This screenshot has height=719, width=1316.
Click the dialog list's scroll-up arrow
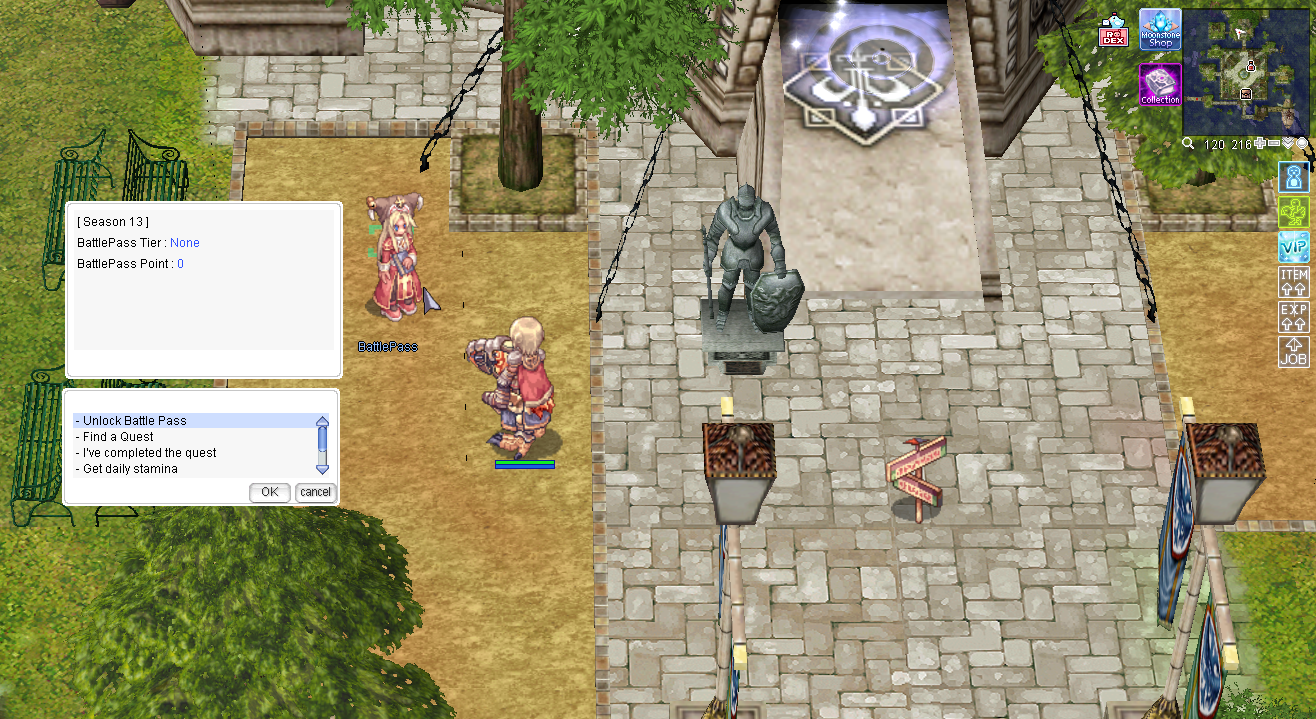tap(322, 422)
